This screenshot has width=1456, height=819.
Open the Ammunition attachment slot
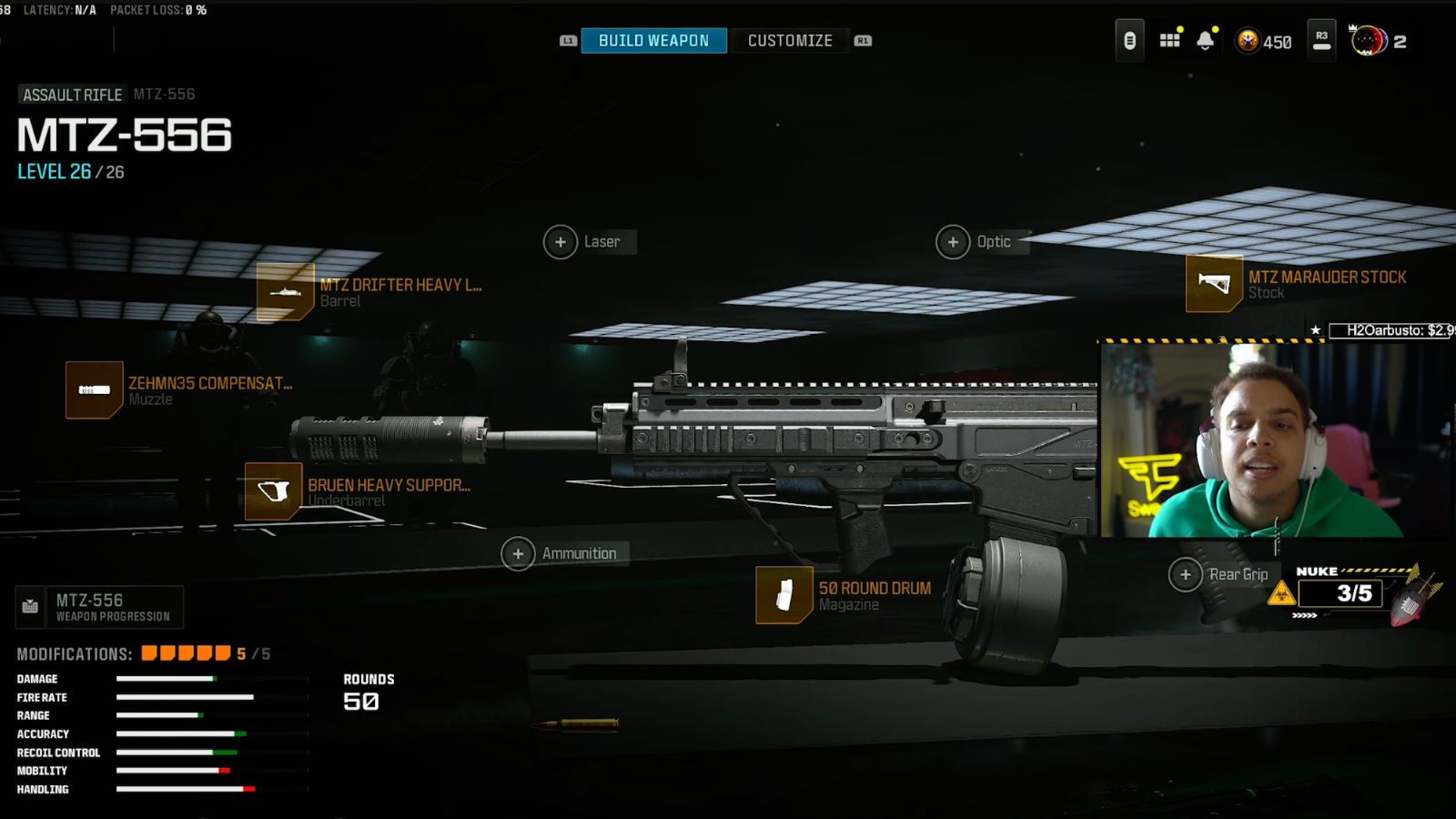point(519,553)
